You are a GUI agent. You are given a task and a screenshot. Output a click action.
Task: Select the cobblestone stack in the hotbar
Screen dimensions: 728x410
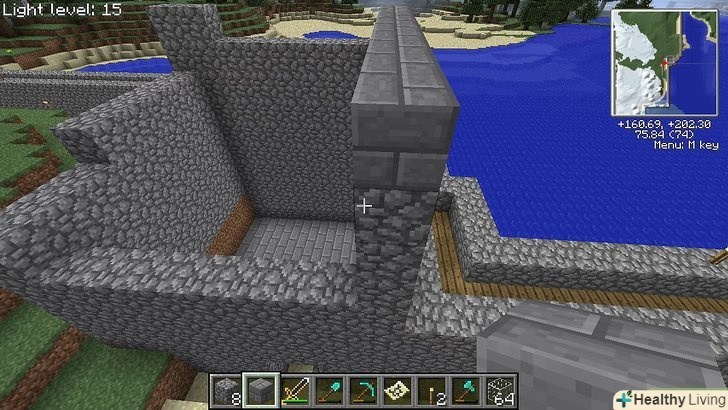tap(226, 391)
